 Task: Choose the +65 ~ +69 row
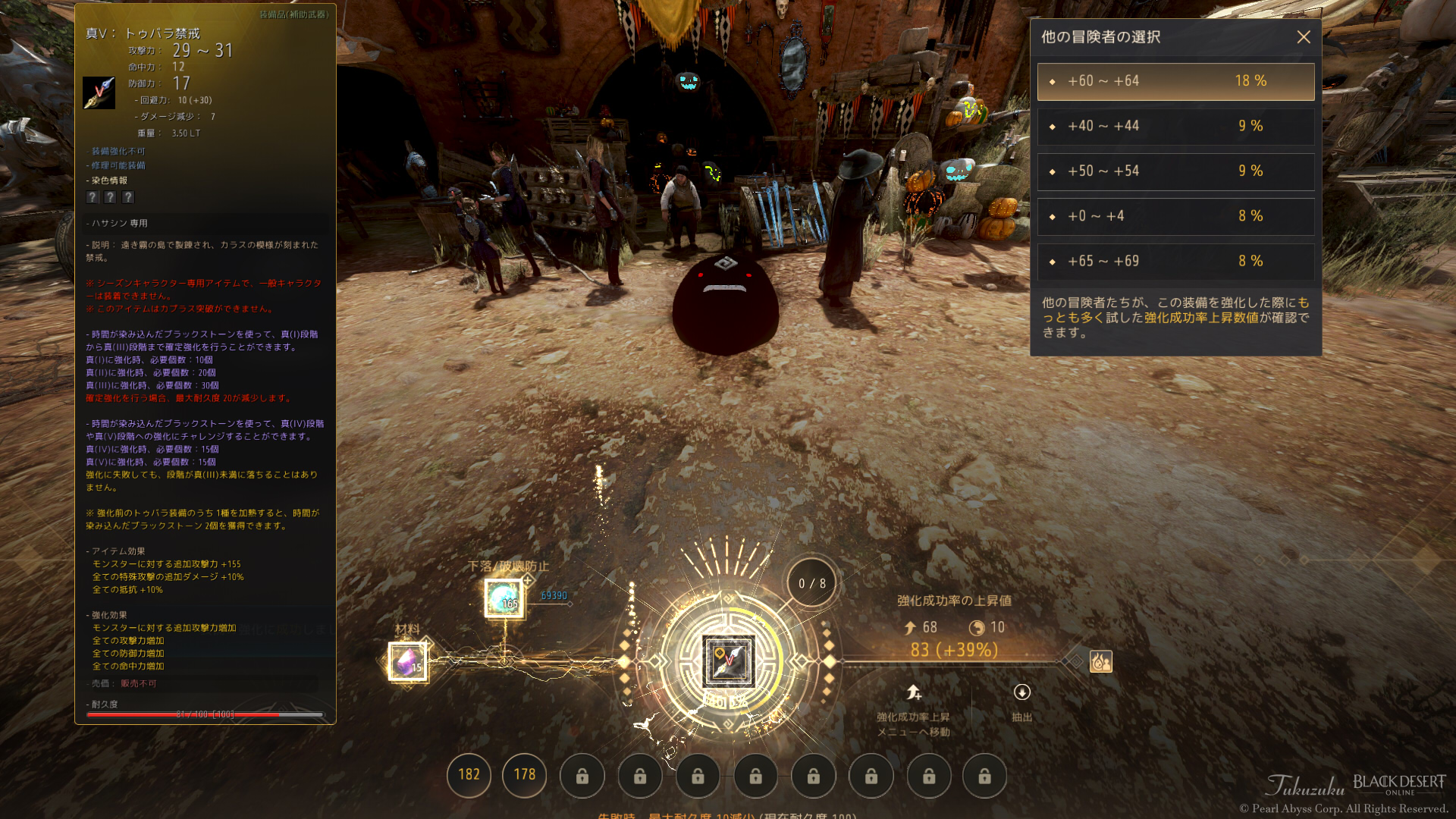[1175, 261]
